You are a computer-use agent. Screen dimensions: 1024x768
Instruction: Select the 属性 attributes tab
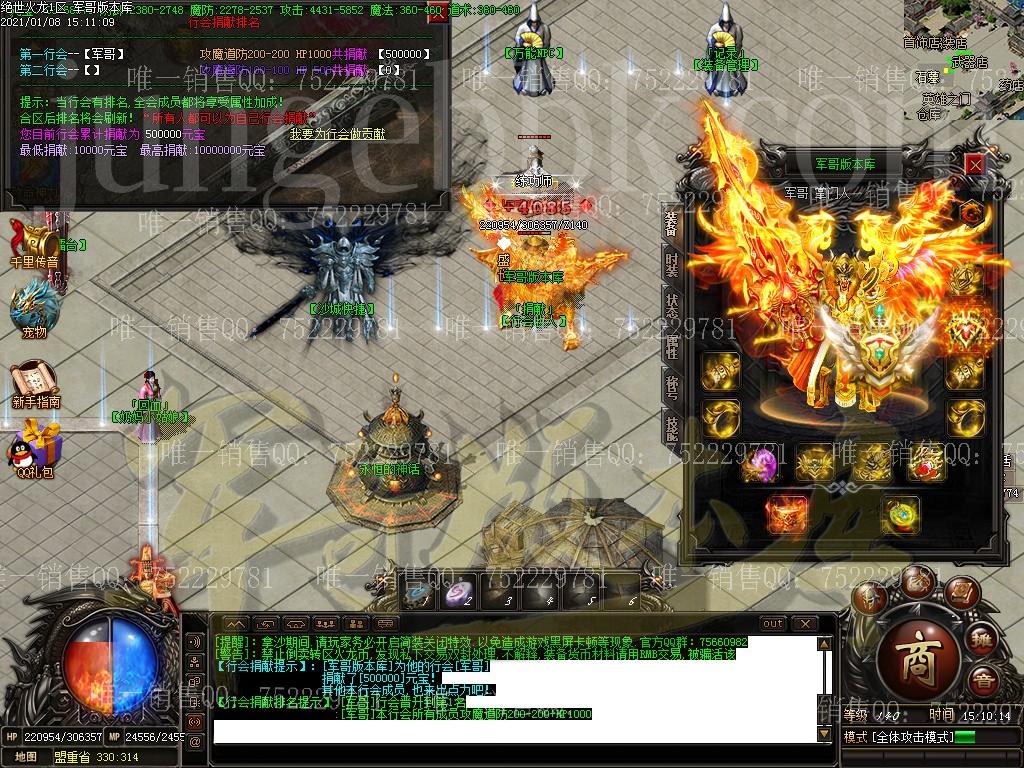click(672, 346)
